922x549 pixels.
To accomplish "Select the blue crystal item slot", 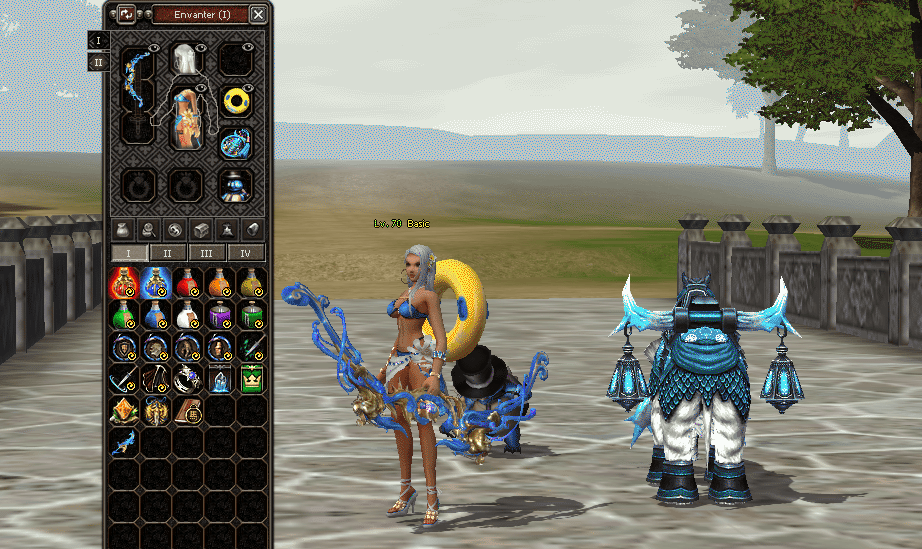I will coord(219,378).
